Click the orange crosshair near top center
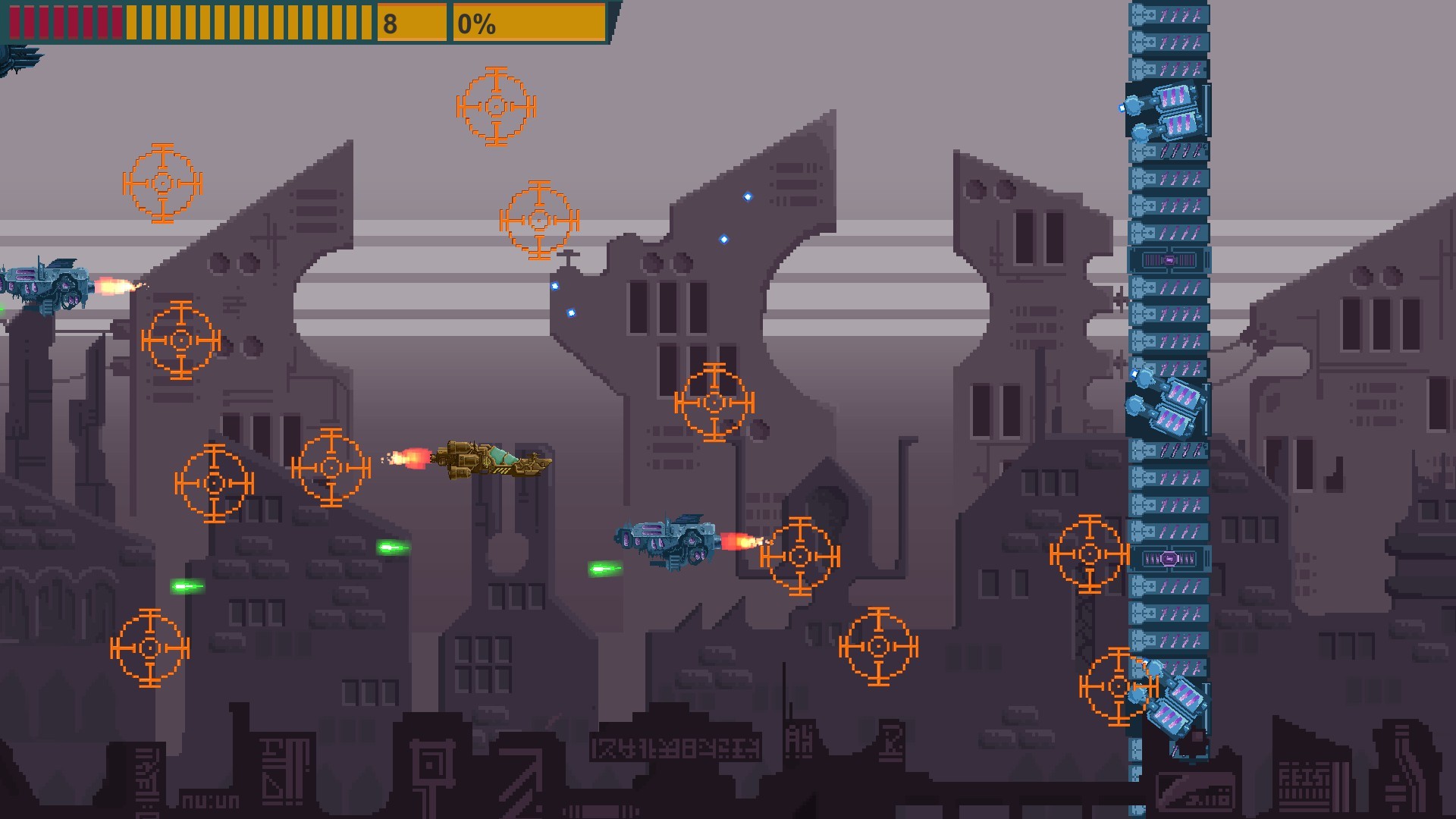The image size is (1456, 819). coord(495,106)
